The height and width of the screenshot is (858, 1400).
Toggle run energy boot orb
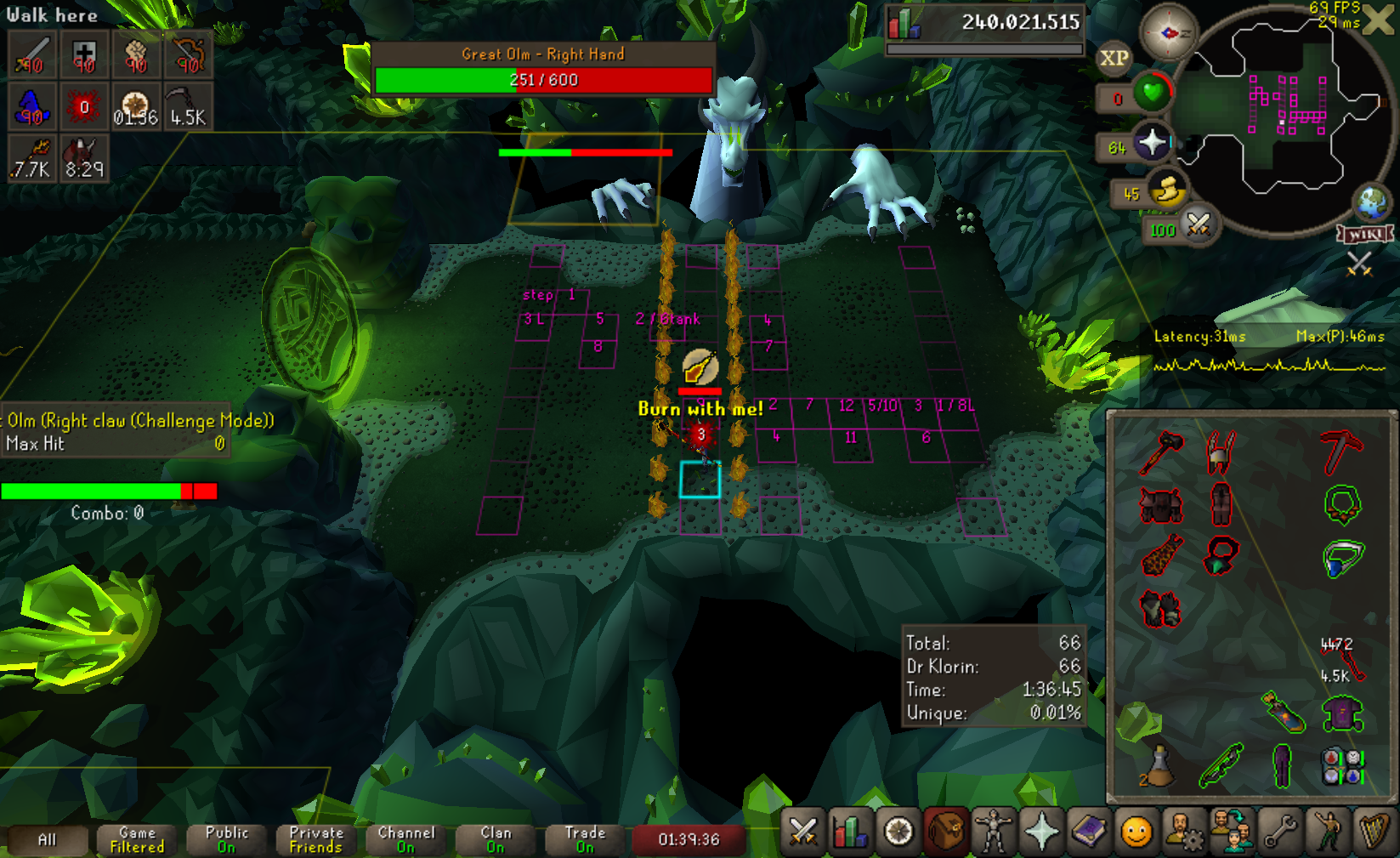coord(1166,190)
